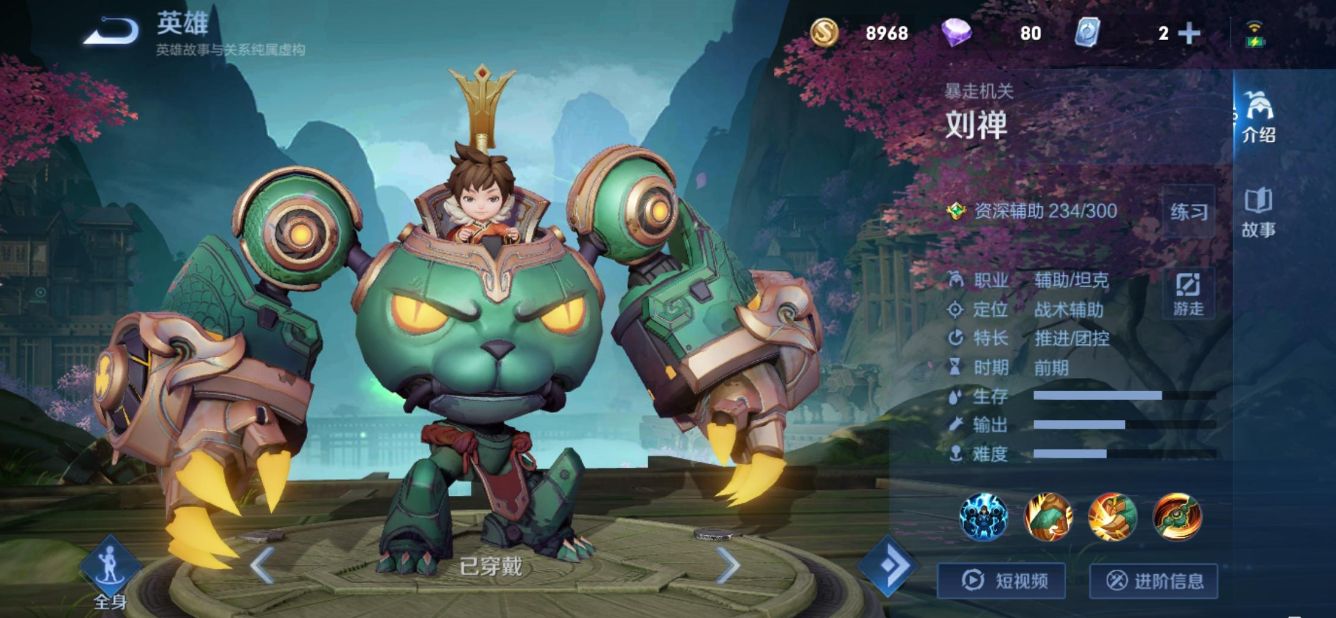This screenshot has width=1336, height=618.
Task: Tap the blue ticket currency icon
Action: (1086, 33)
